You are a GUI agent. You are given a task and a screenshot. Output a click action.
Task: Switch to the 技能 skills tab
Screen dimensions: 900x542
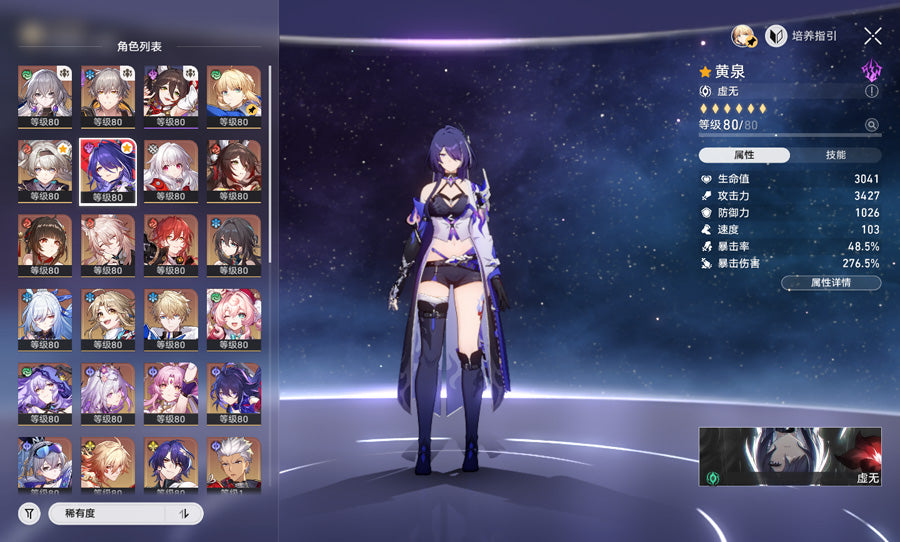(x=835, y=155)
